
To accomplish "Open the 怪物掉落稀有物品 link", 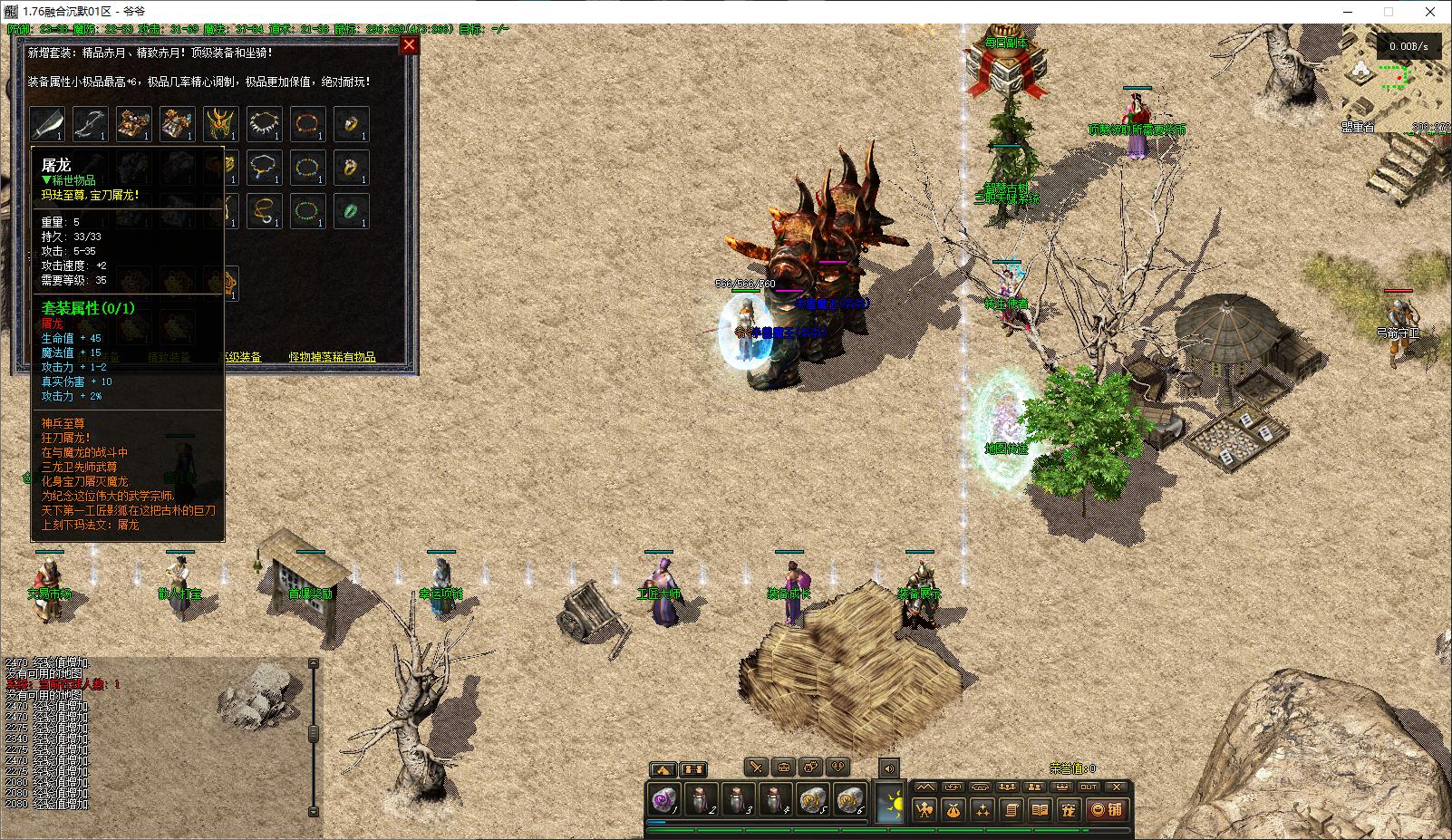I will point(333,357).
